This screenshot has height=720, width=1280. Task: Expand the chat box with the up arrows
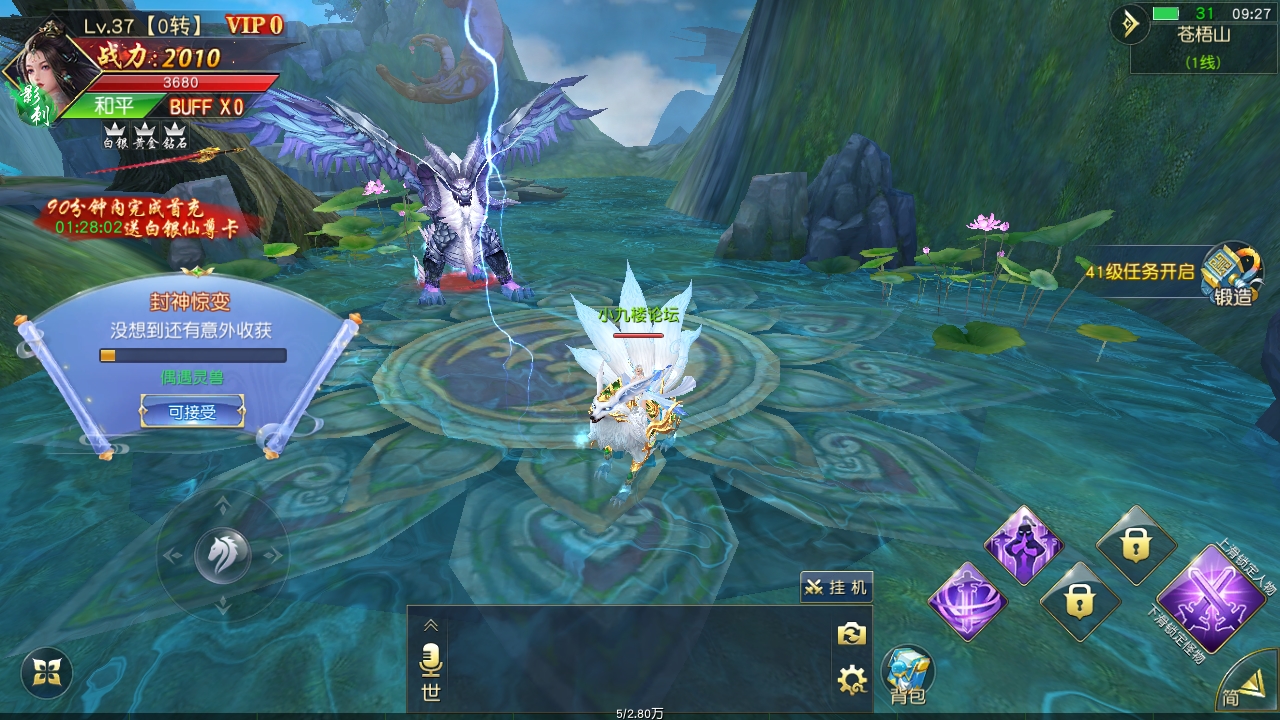[431, 625]
